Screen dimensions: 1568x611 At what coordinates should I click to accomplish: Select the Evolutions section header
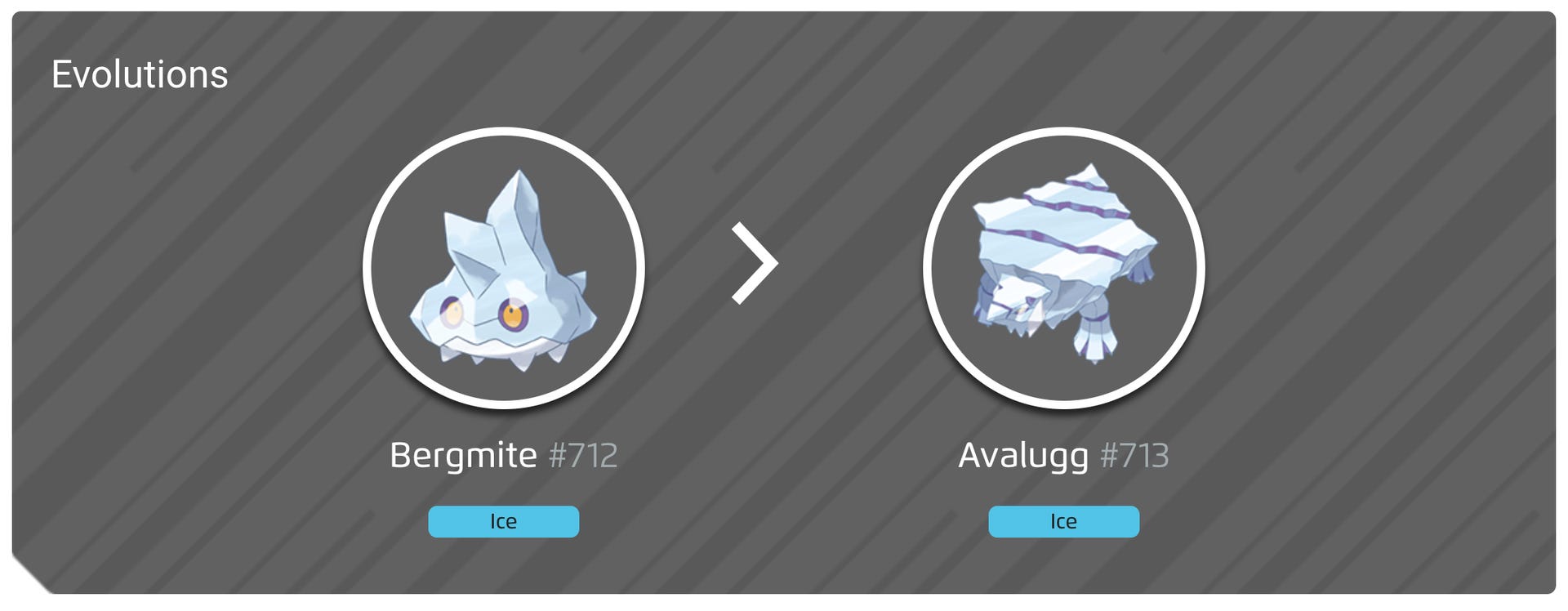coord(140,74)
